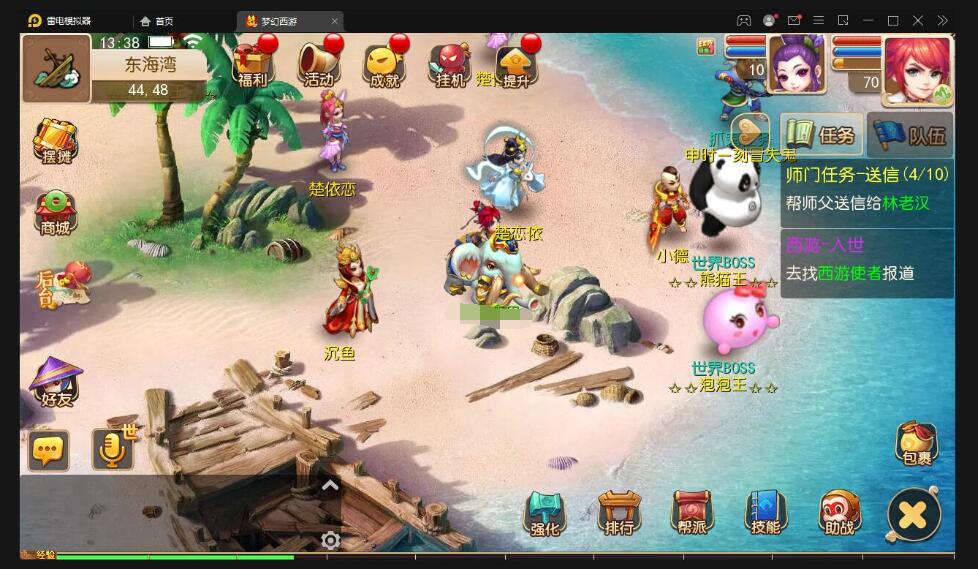
Task: Open the 提升 upgrade arrow icon
Action: click(x=516, y=63)
